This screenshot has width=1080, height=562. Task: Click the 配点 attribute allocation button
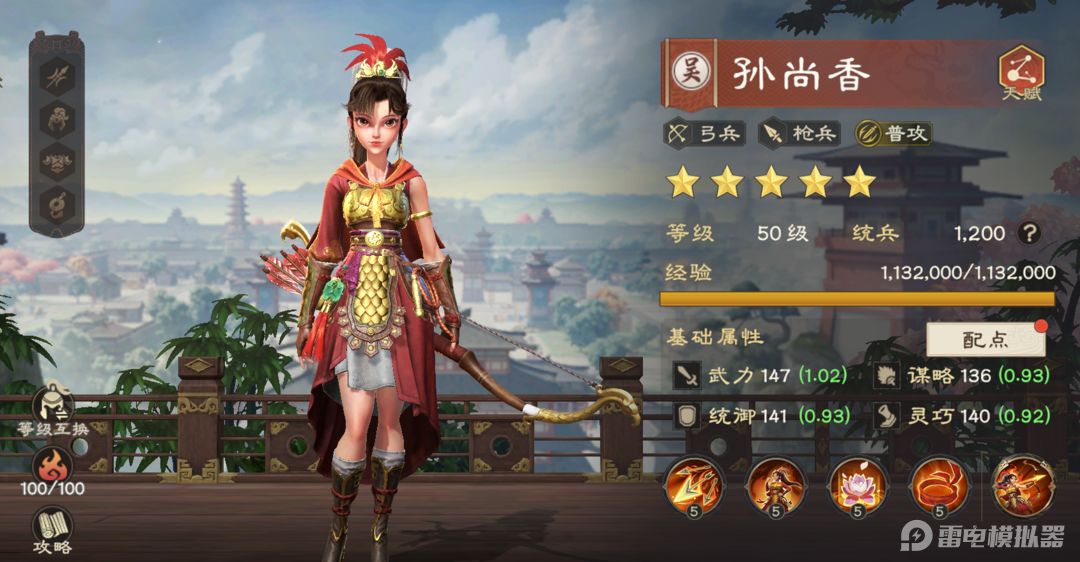coord(985,340)
